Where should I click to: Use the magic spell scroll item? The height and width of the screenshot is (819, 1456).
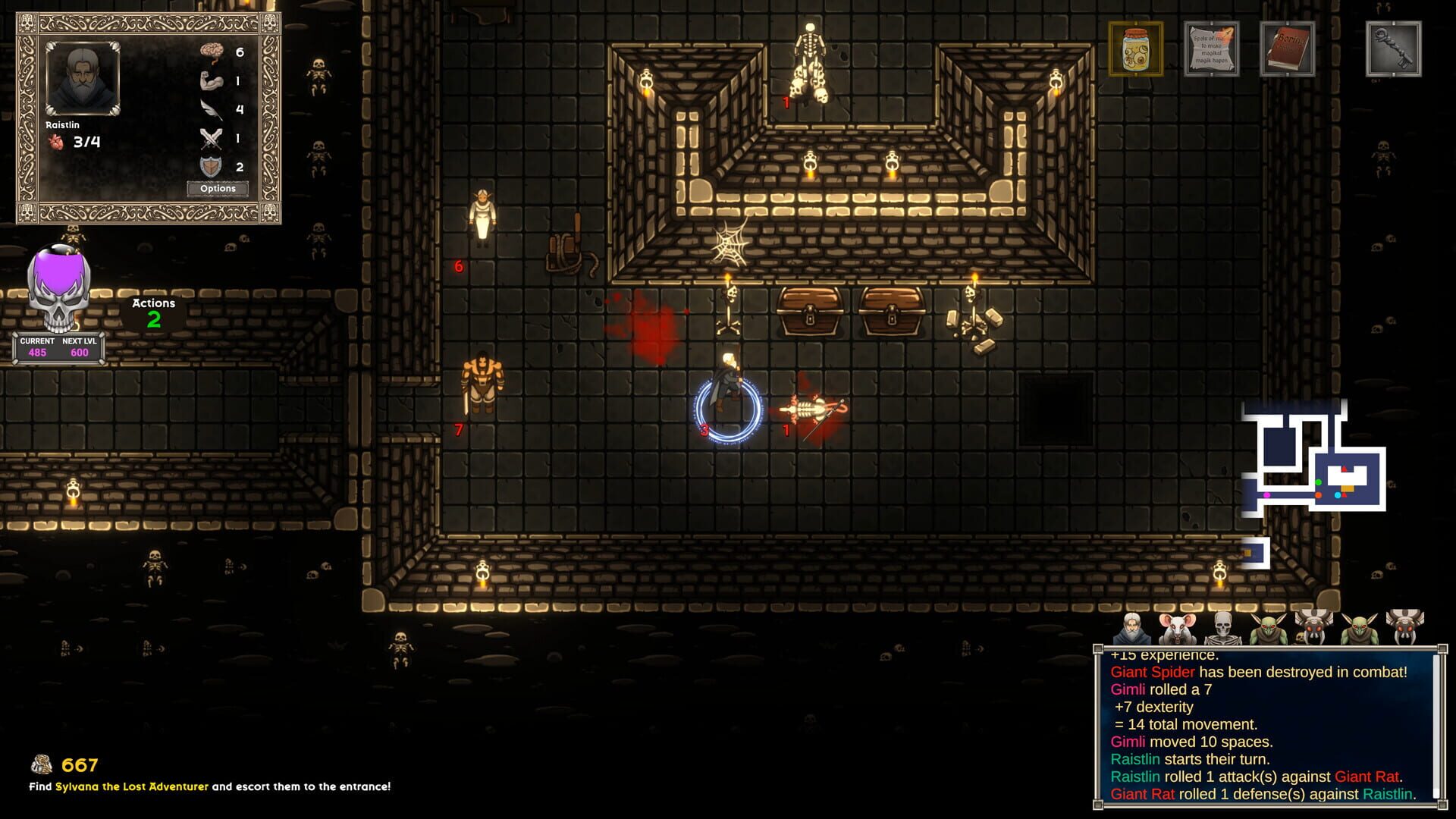[x=1211, y=49]
